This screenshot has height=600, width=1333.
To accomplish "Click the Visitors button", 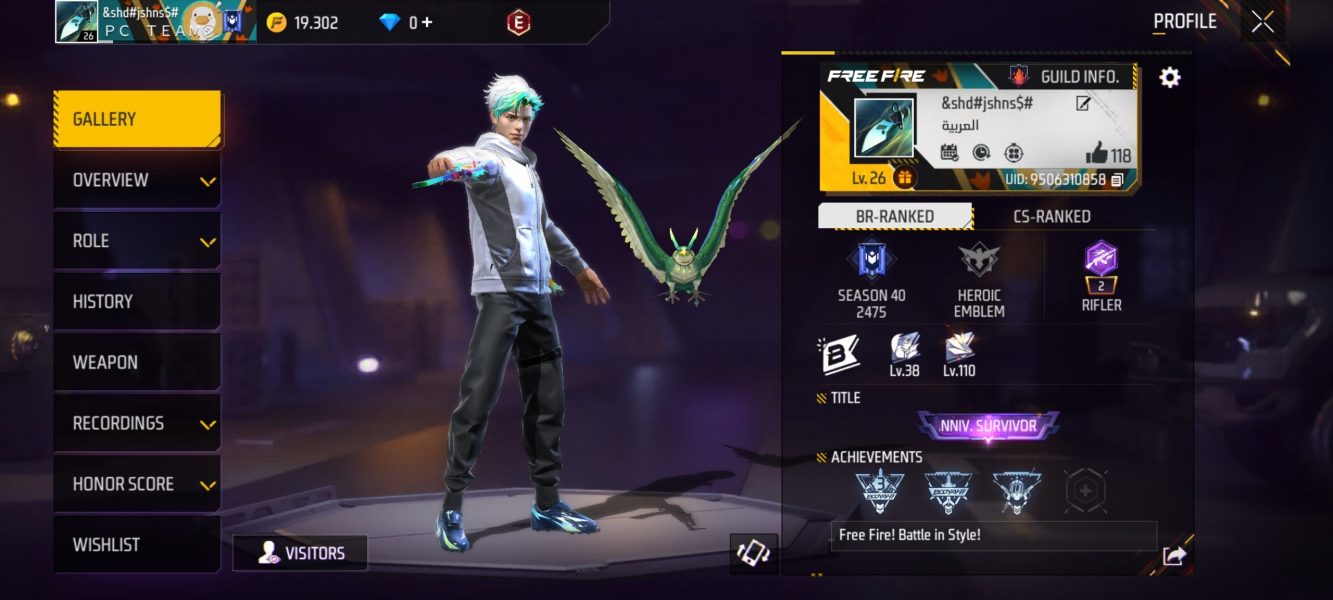I will click(300, 553).
